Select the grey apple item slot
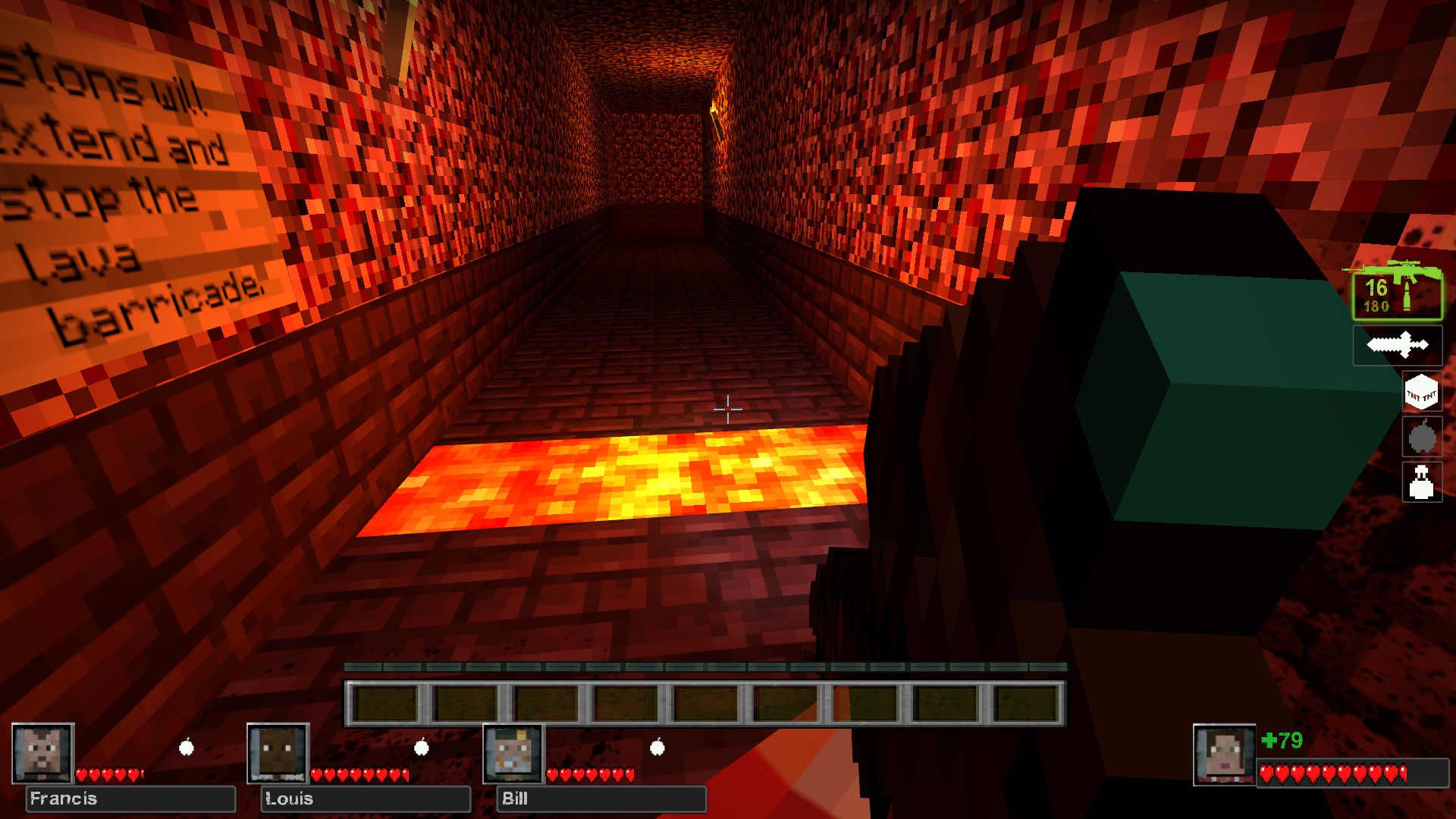Image resolution: width=1456 pixels, height=819 pixels. tap(1422, 437)
